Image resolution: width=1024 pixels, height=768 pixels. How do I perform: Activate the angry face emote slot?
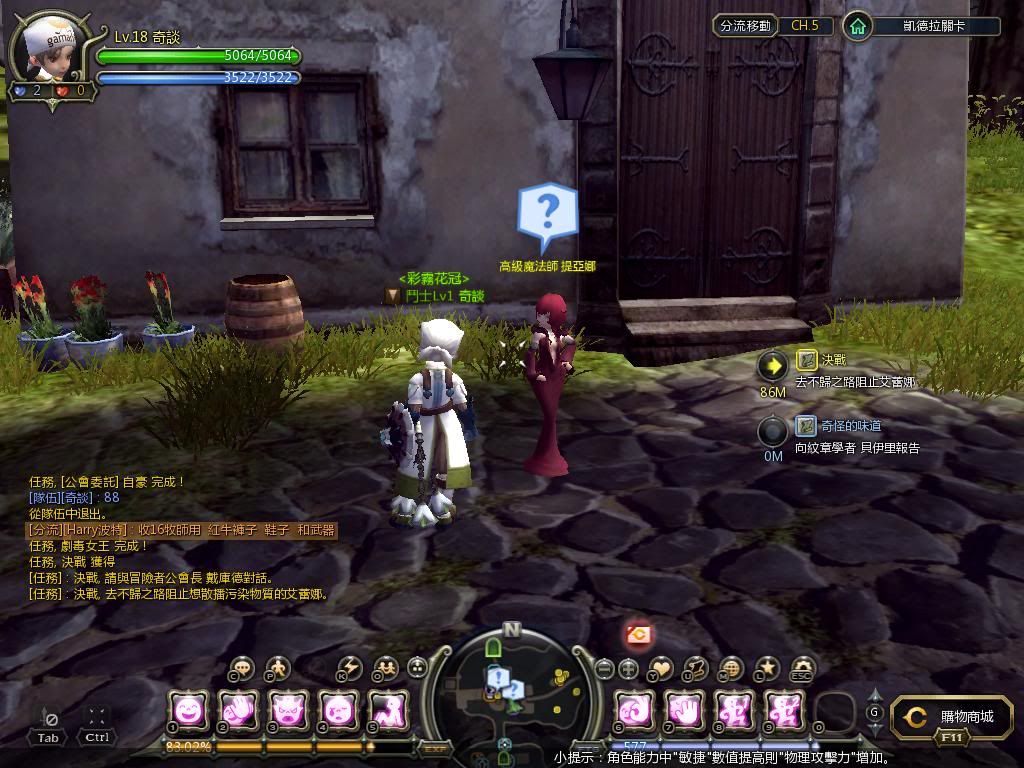(x=289, y=711)
